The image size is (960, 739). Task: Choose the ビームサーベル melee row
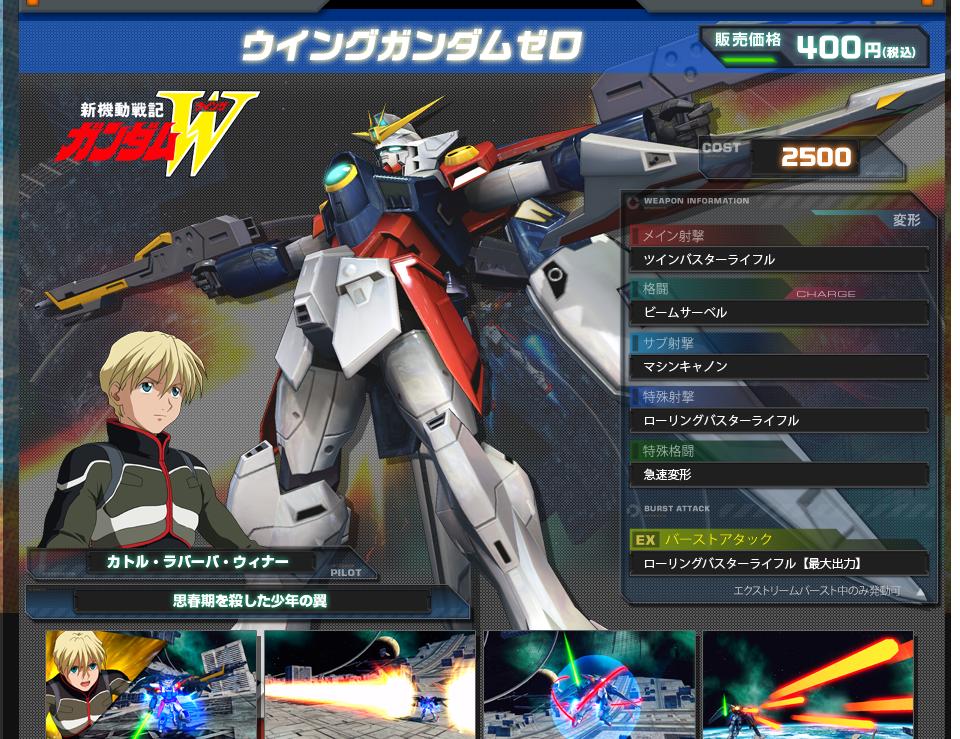pyautogui.click(x=778, y=313)
